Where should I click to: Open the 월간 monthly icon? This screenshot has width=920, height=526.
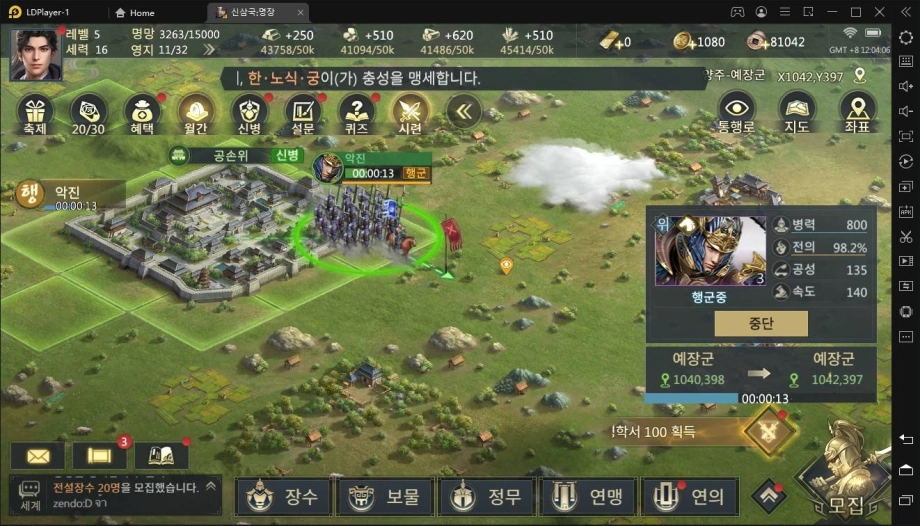(196, 113)
